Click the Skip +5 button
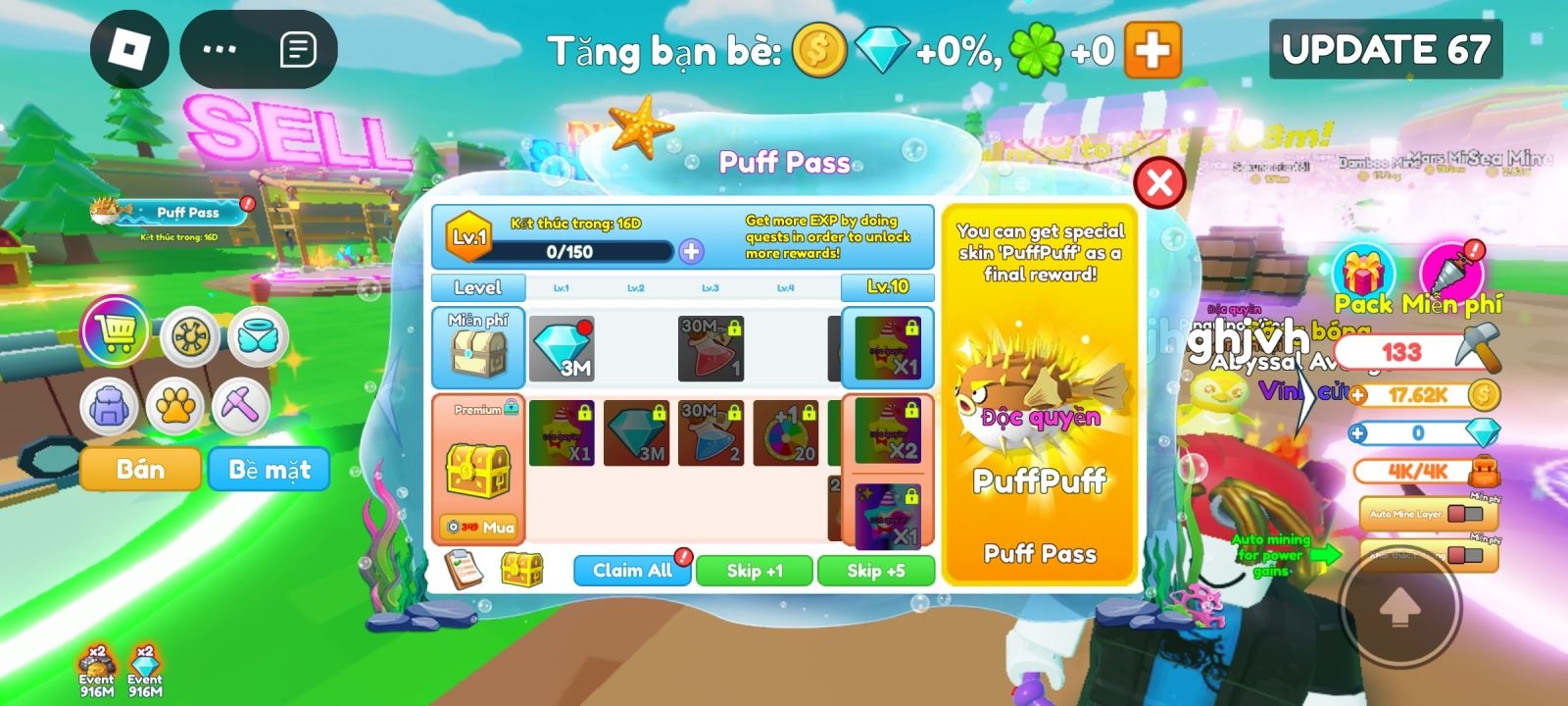 pyautogui.click(x=876, y=570)
